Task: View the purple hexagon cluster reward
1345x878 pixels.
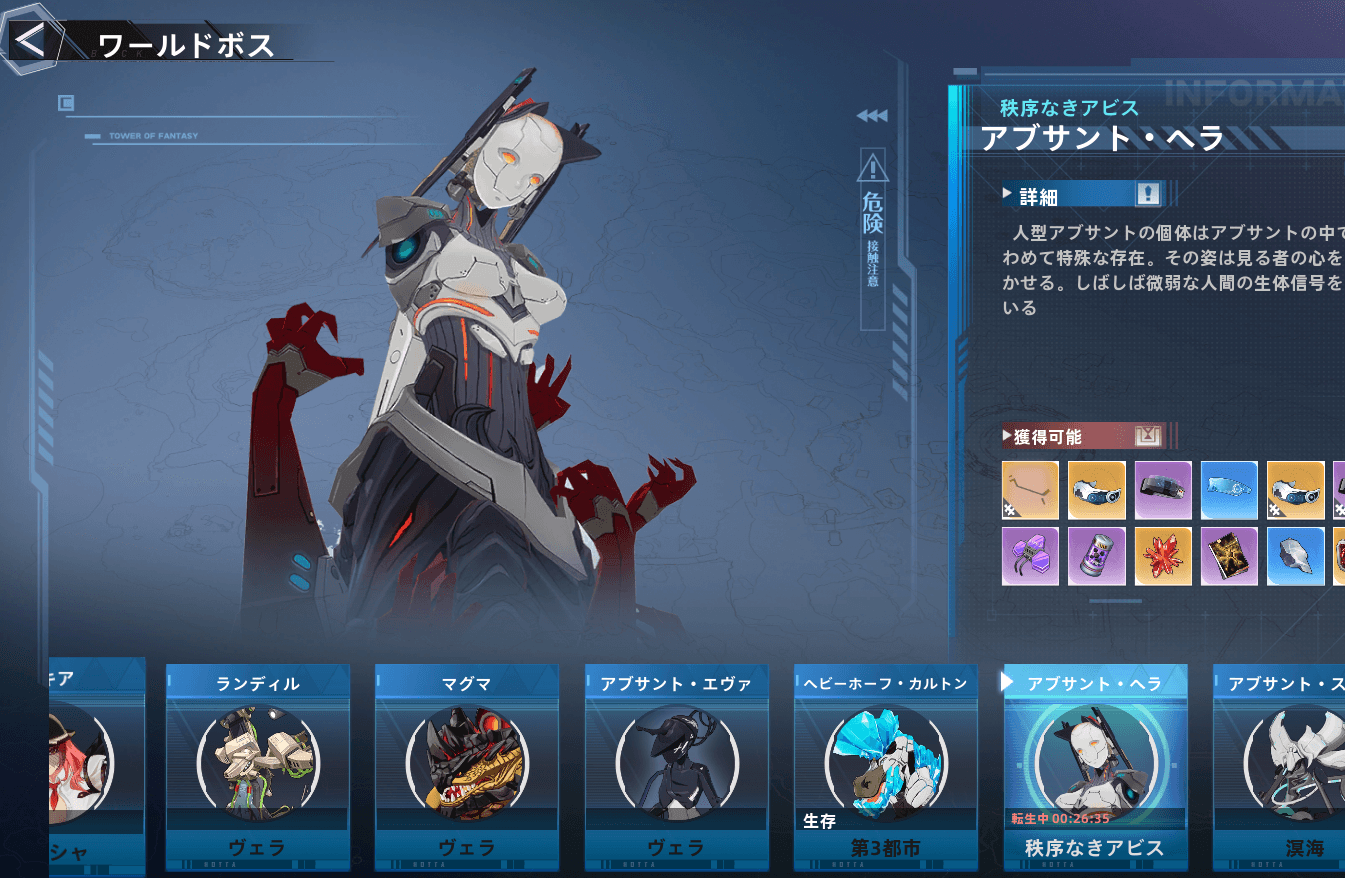Action: tap(1030, 556)
